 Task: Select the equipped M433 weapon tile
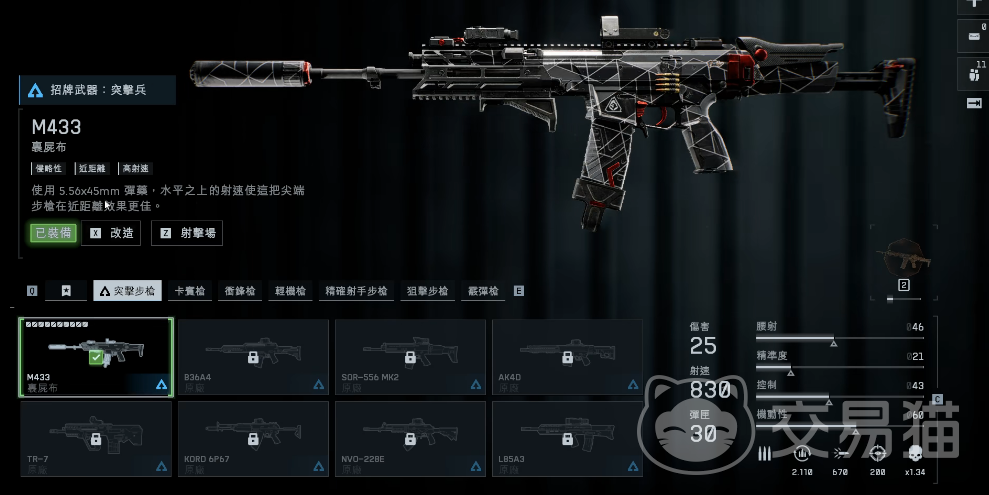pyautogui.click(x=97, y=357)
